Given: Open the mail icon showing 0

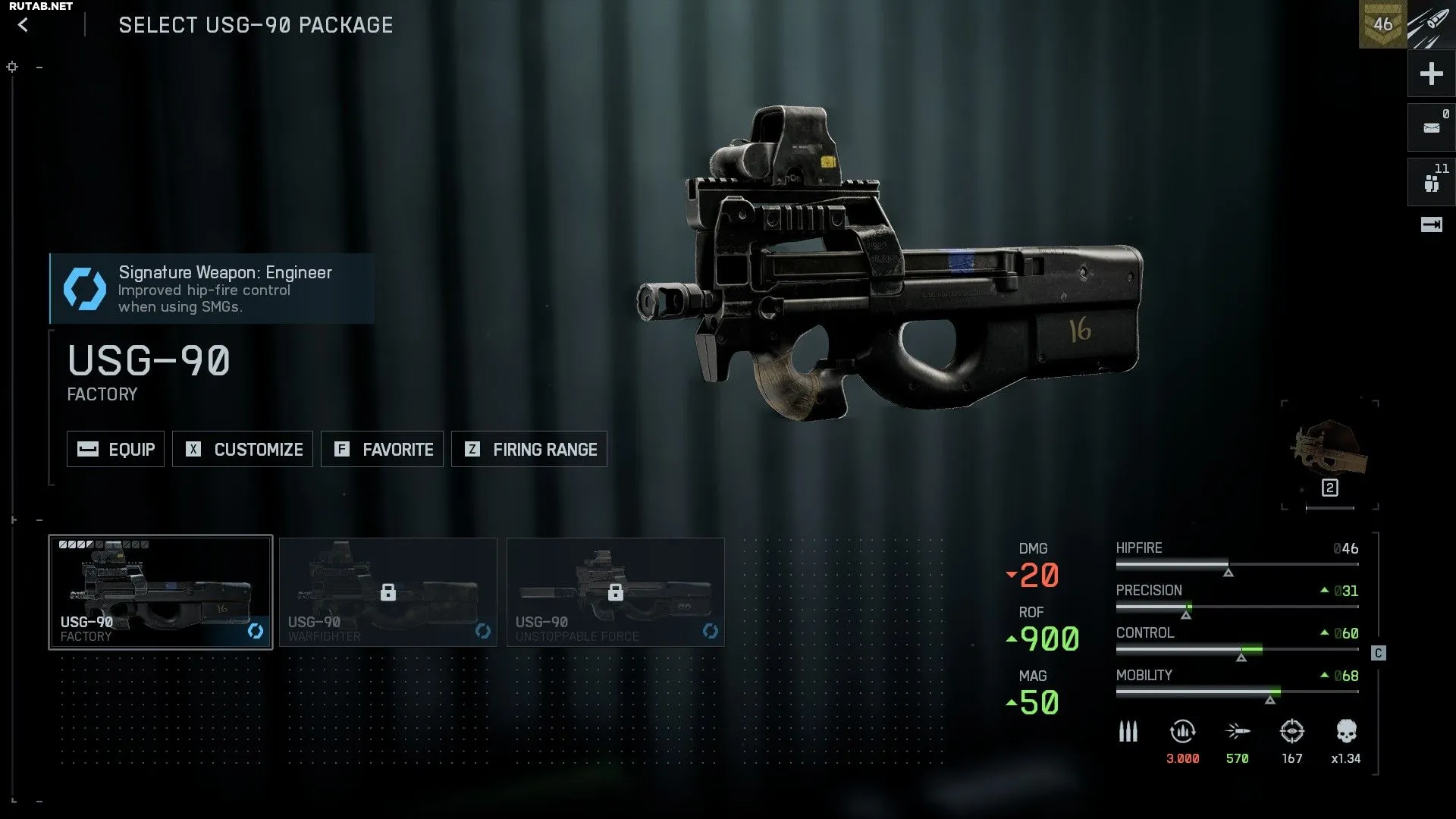Looking at the screenshot, I should pyautogui.click(x=1431, y=127).
